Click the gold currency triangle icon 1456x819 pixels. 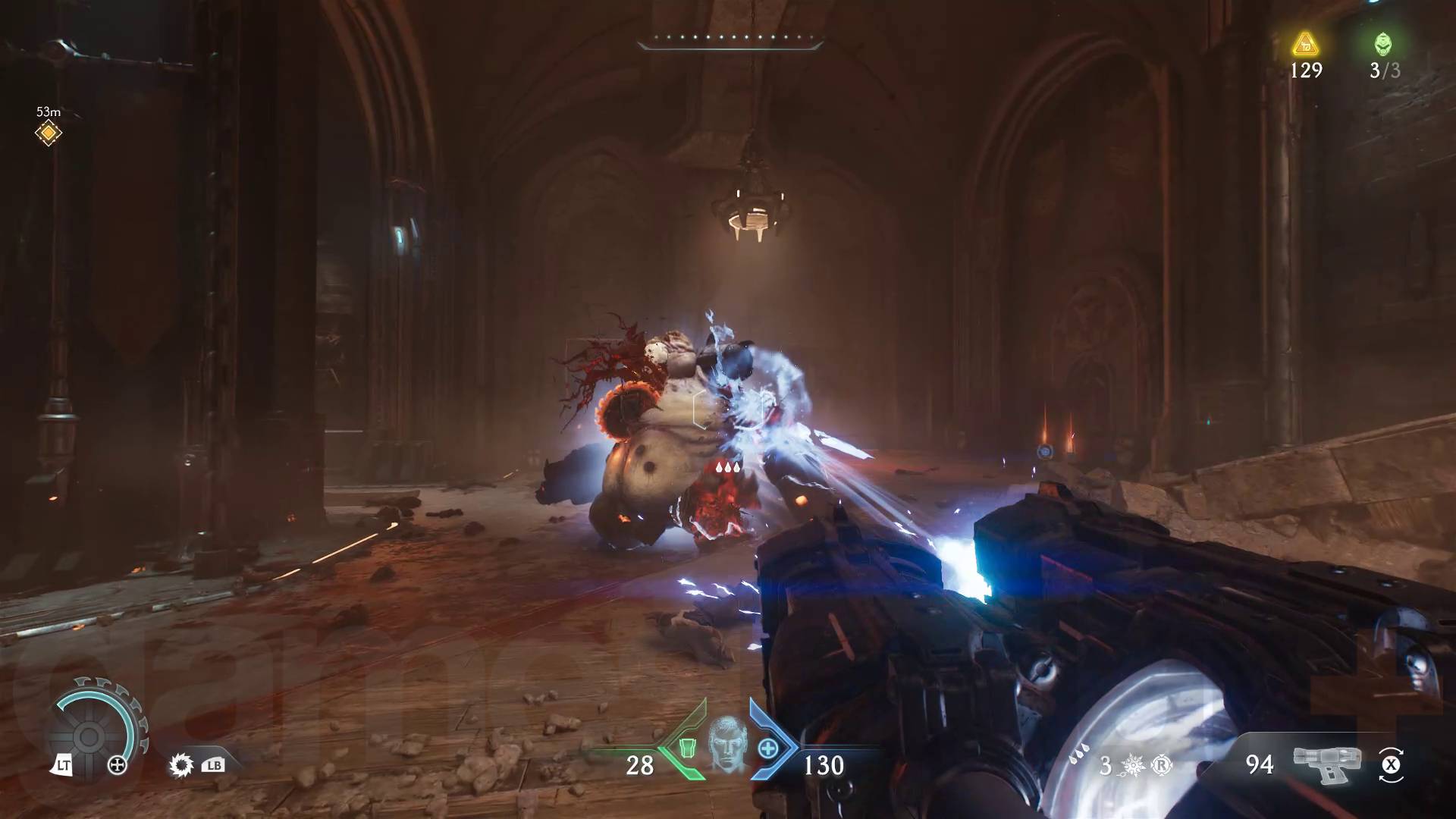1306,45
